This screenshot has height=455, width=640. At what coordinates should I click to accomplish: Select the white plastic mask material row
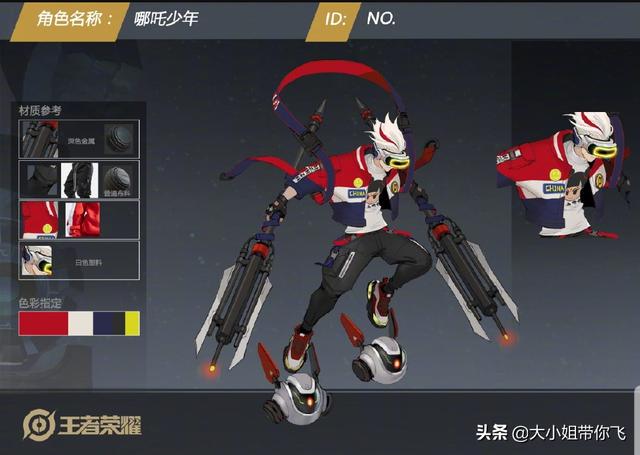click(79, 259)
